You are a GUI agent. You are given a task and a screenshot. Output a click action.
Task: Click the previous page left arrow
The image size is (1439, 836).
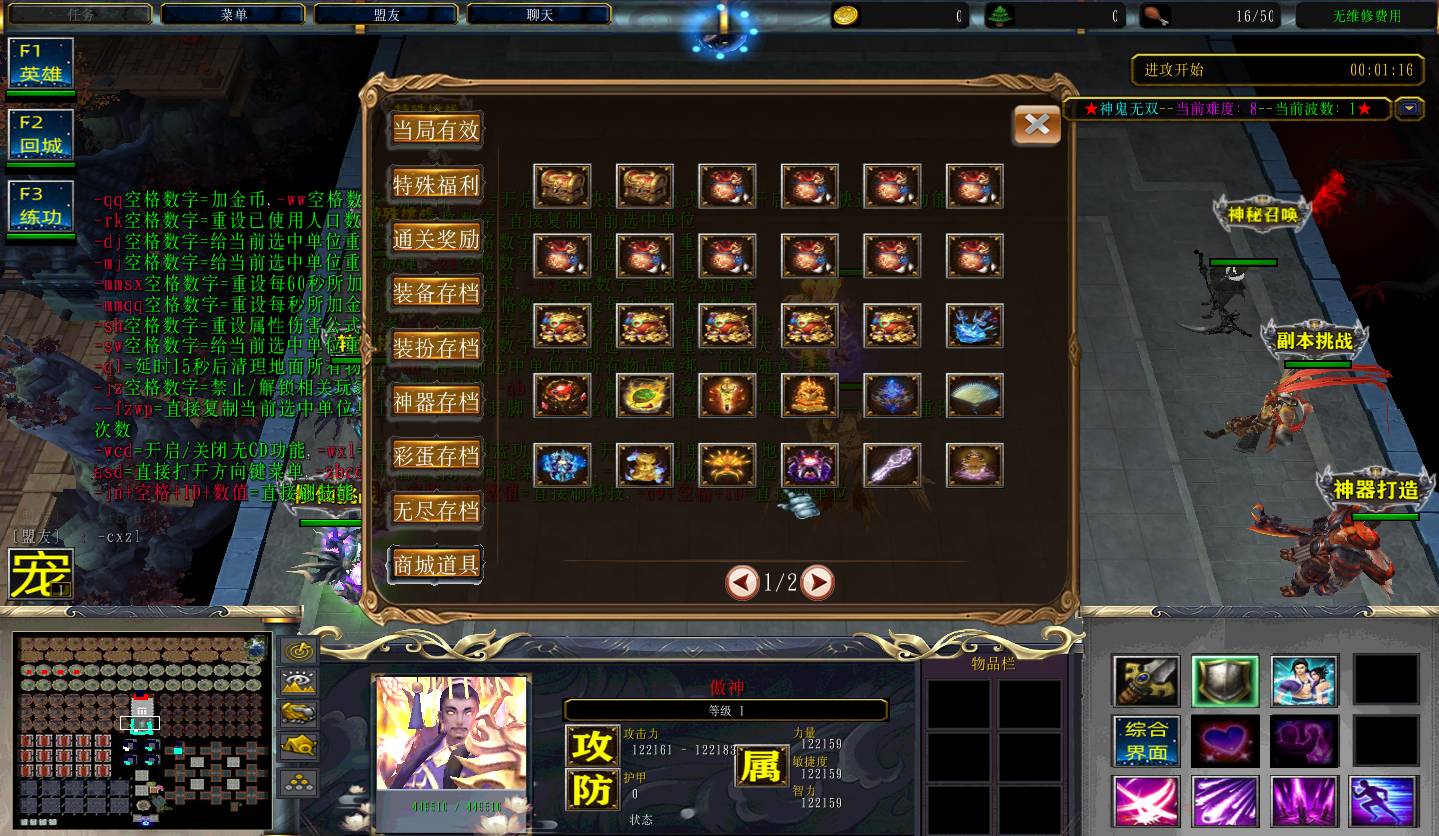[x=742, y=582]
